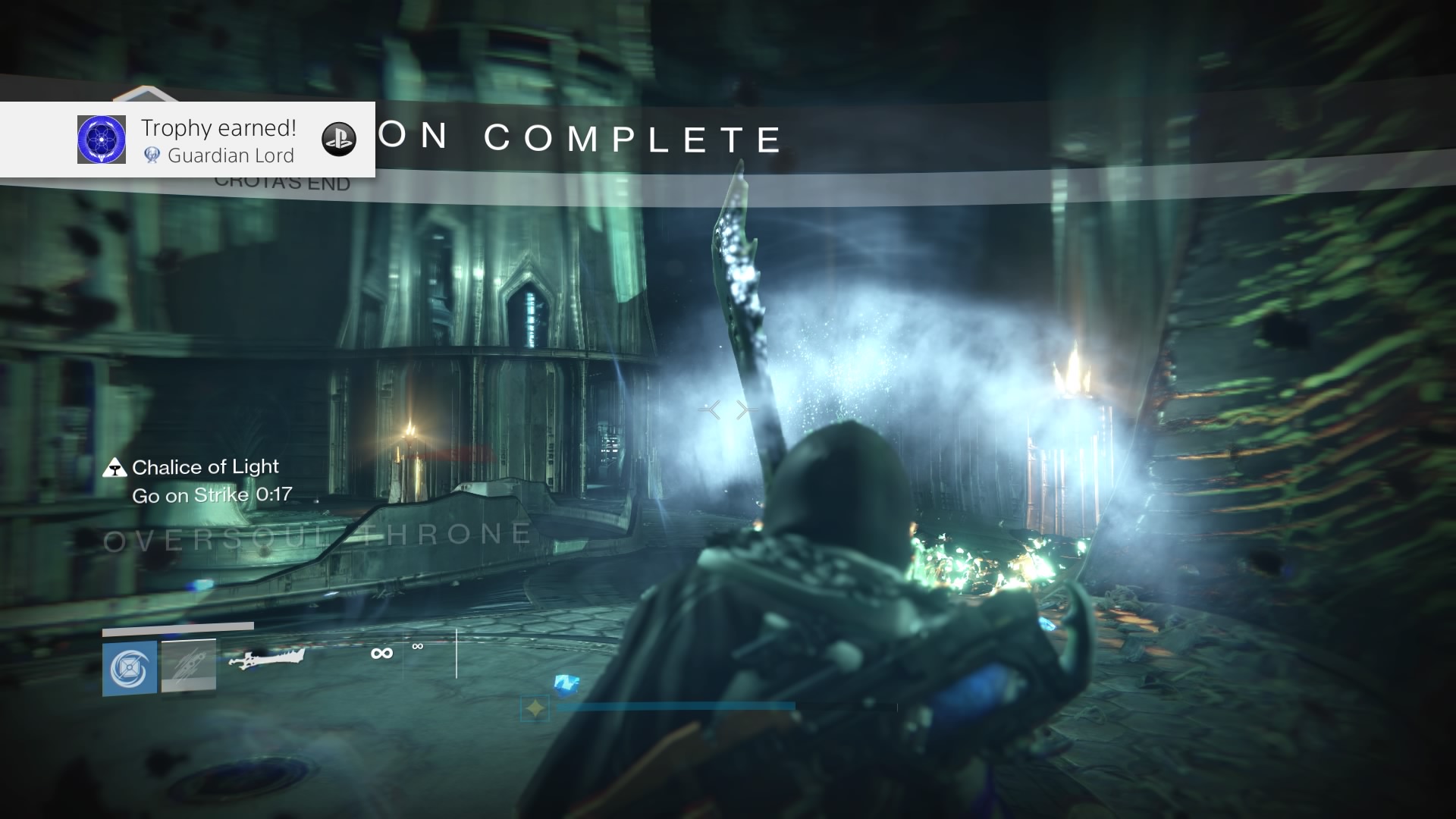Click the Guardian Lord trophy icon
Viewport: 1456px width, 819px height.
point(102,140)
